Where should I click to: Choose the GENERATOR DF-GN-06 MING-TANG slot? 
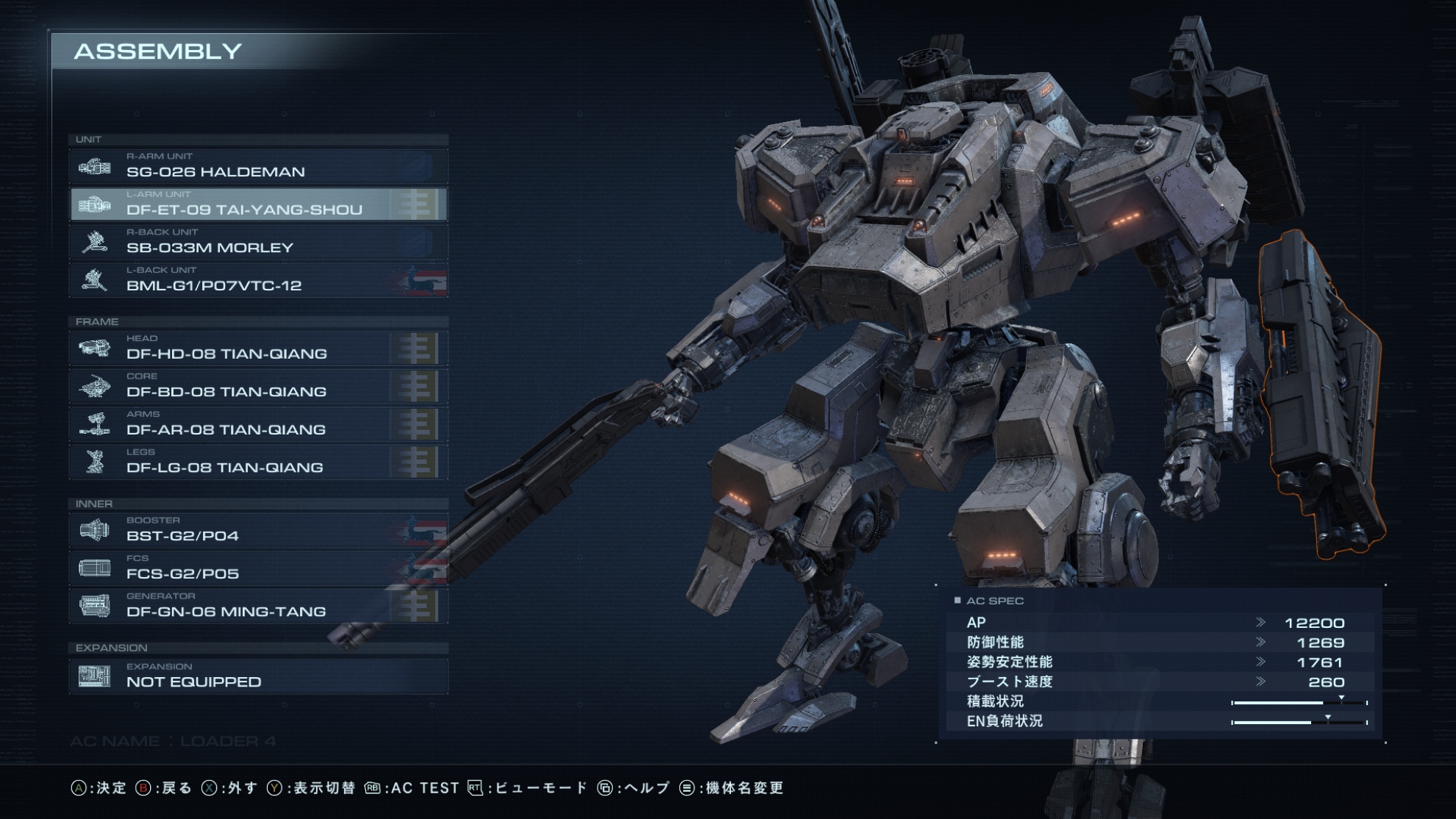[x=258, y=606]
